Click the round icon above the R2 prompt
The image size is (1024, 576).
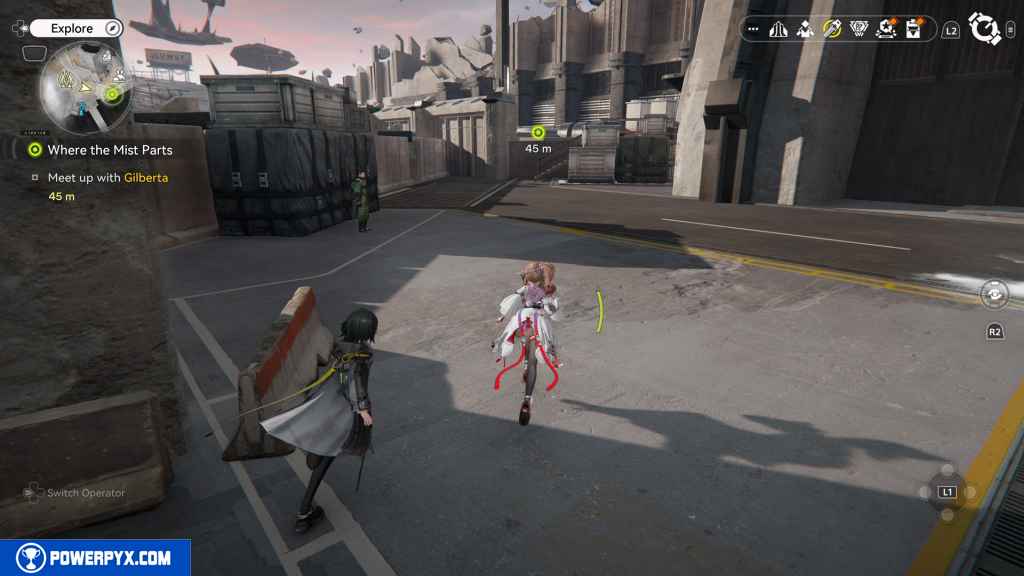(x=994, y=294)
